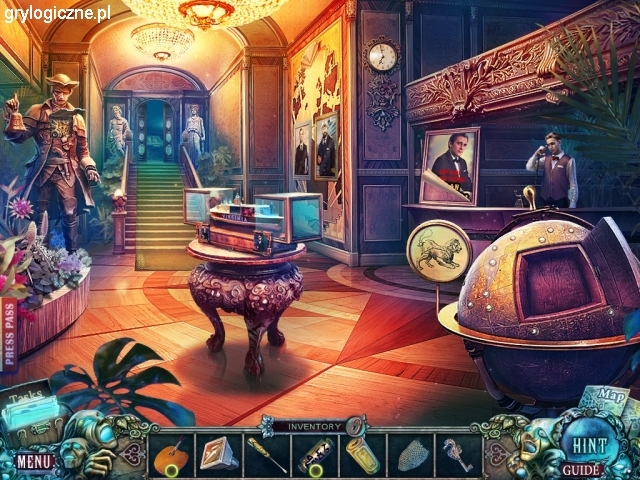Open the Tasks list
This screenshot has width=640, height=480.
(x=29, y=405)
